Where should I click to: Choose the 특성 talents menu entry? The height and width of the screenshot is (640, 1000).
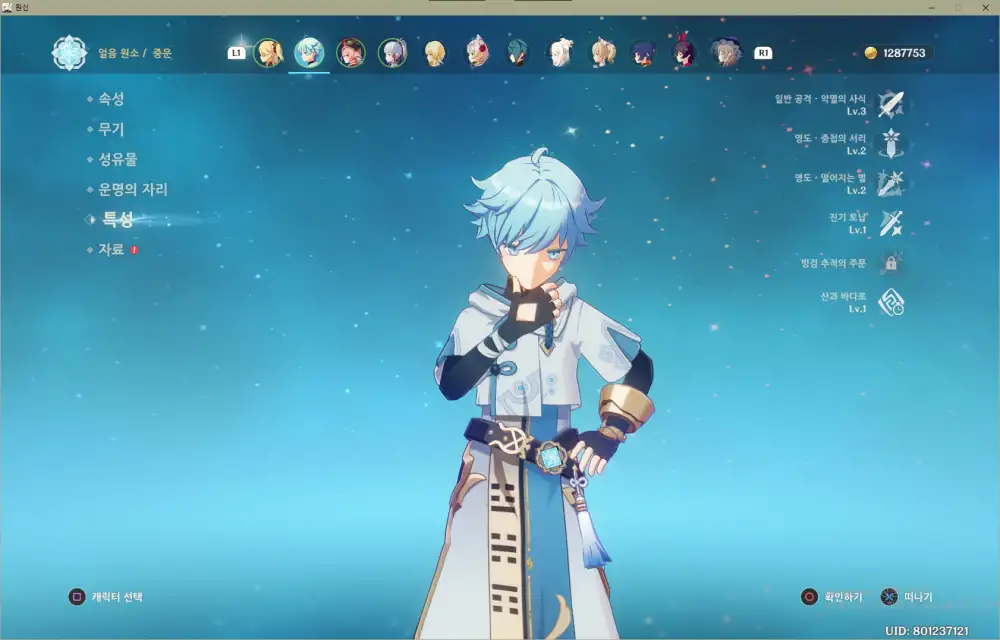tap(117, 219)
